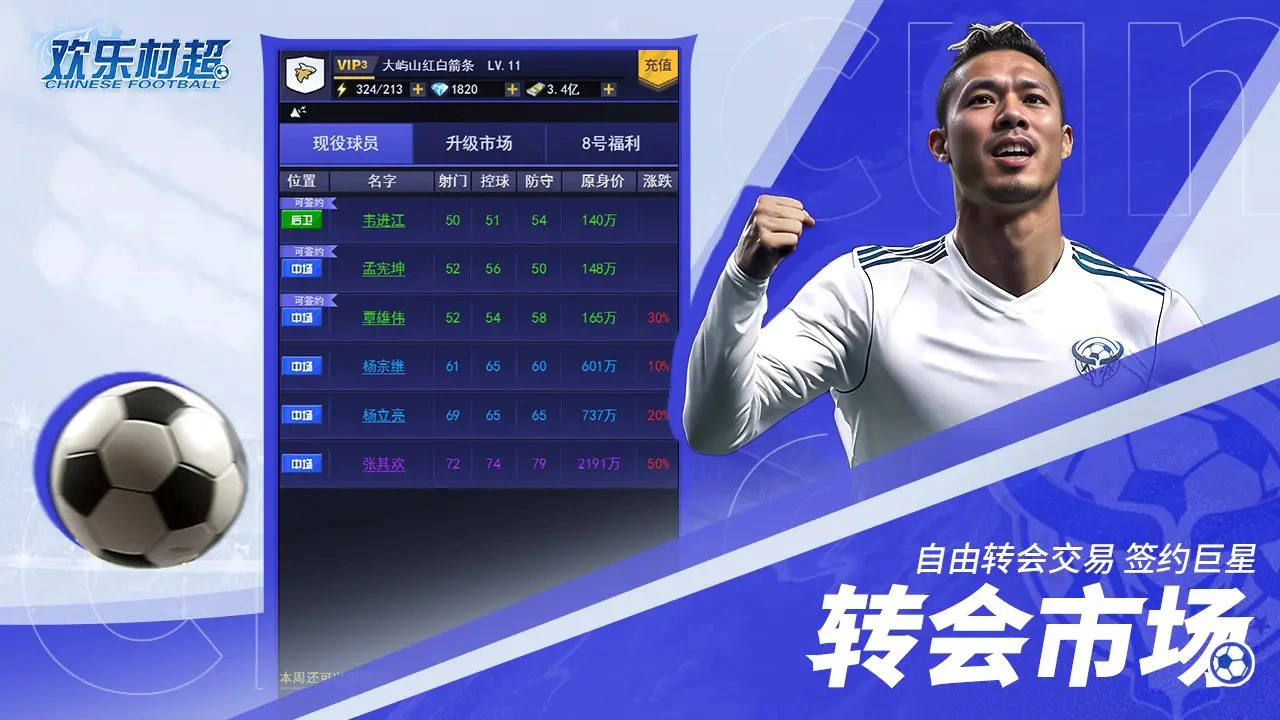Open player 韦进江's profile link
The height and width of the screenshot is (720, 1280).
click(382, 219)
